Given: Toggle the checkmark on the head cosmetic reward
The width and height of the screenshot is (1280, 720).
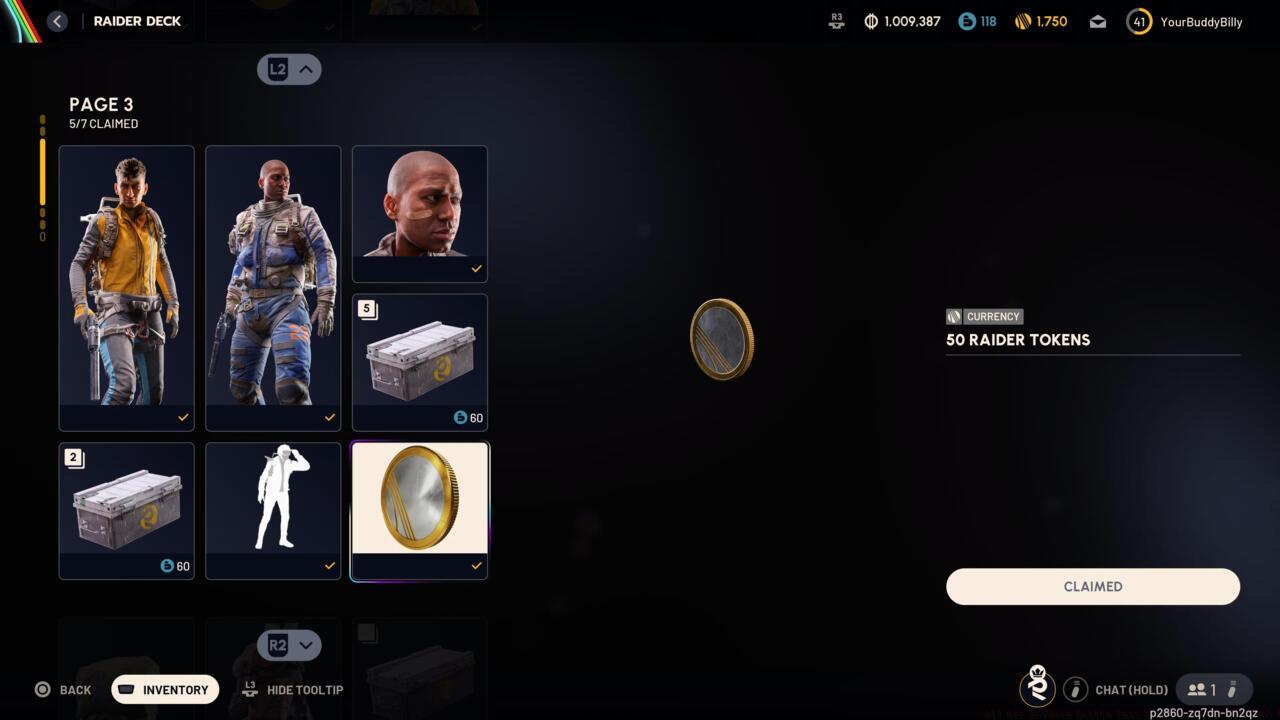Looking at the screenshot, I should tap(476, 268).
